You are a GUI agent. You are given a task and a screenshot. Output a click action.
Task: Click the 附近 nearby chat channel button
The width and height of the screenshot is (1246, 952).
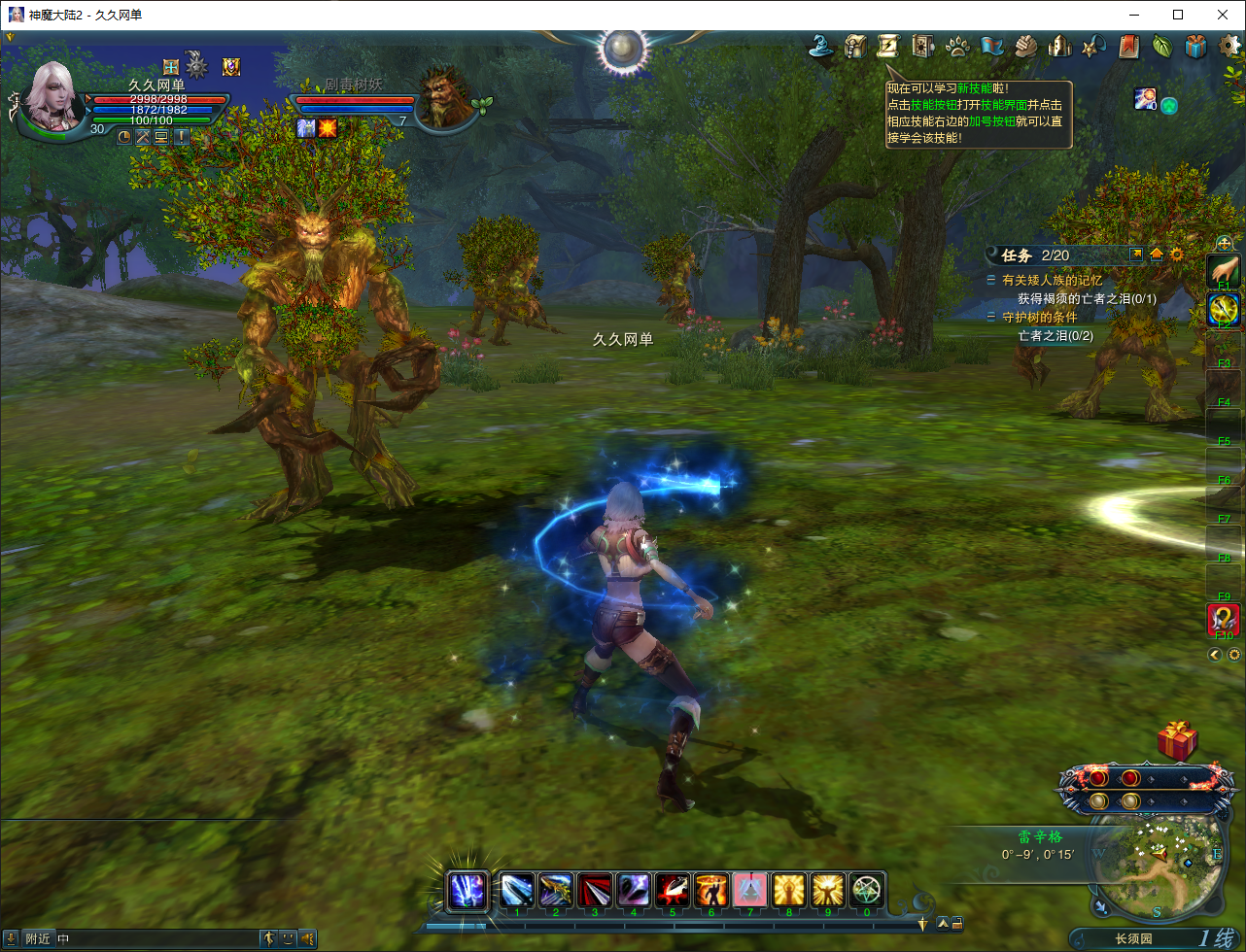point(38,938)
